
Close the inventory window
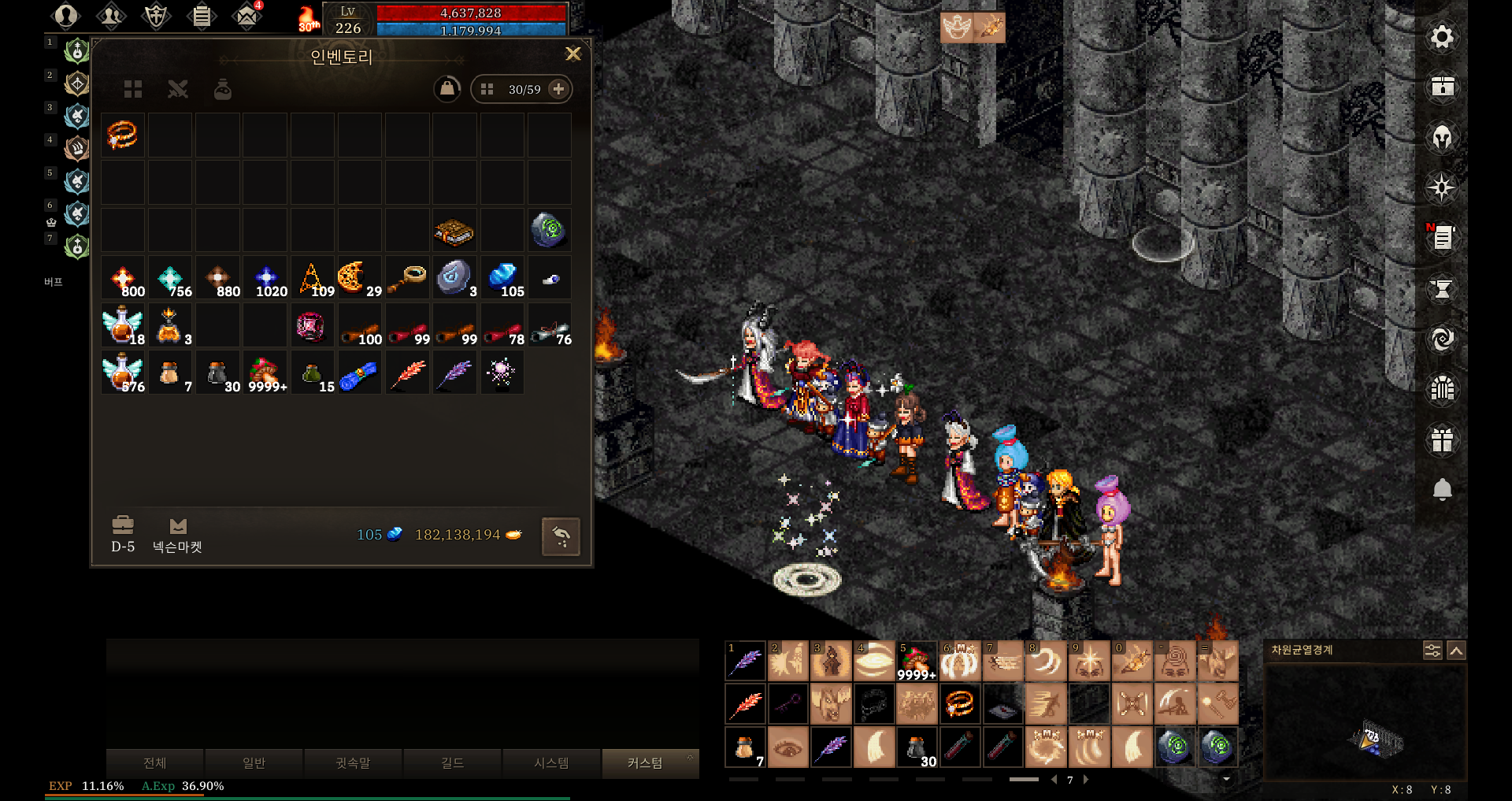tap(573, 54)
